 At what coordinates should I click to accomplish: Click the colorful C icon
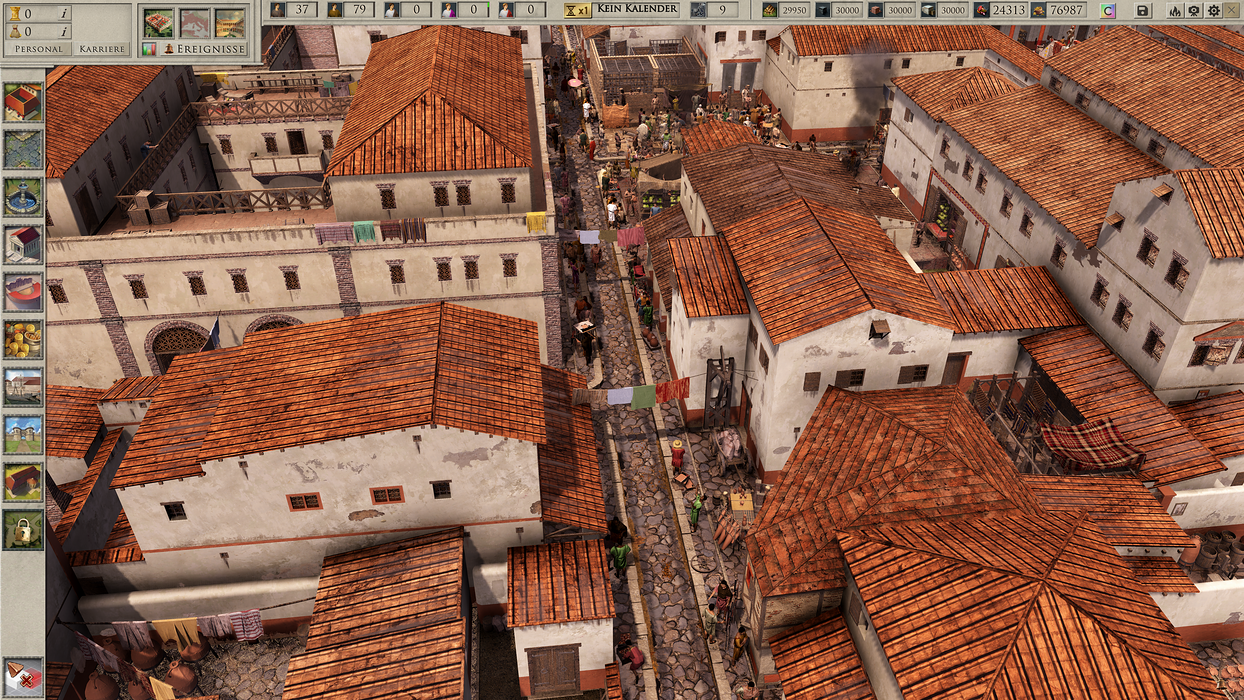click(1108, 10)
